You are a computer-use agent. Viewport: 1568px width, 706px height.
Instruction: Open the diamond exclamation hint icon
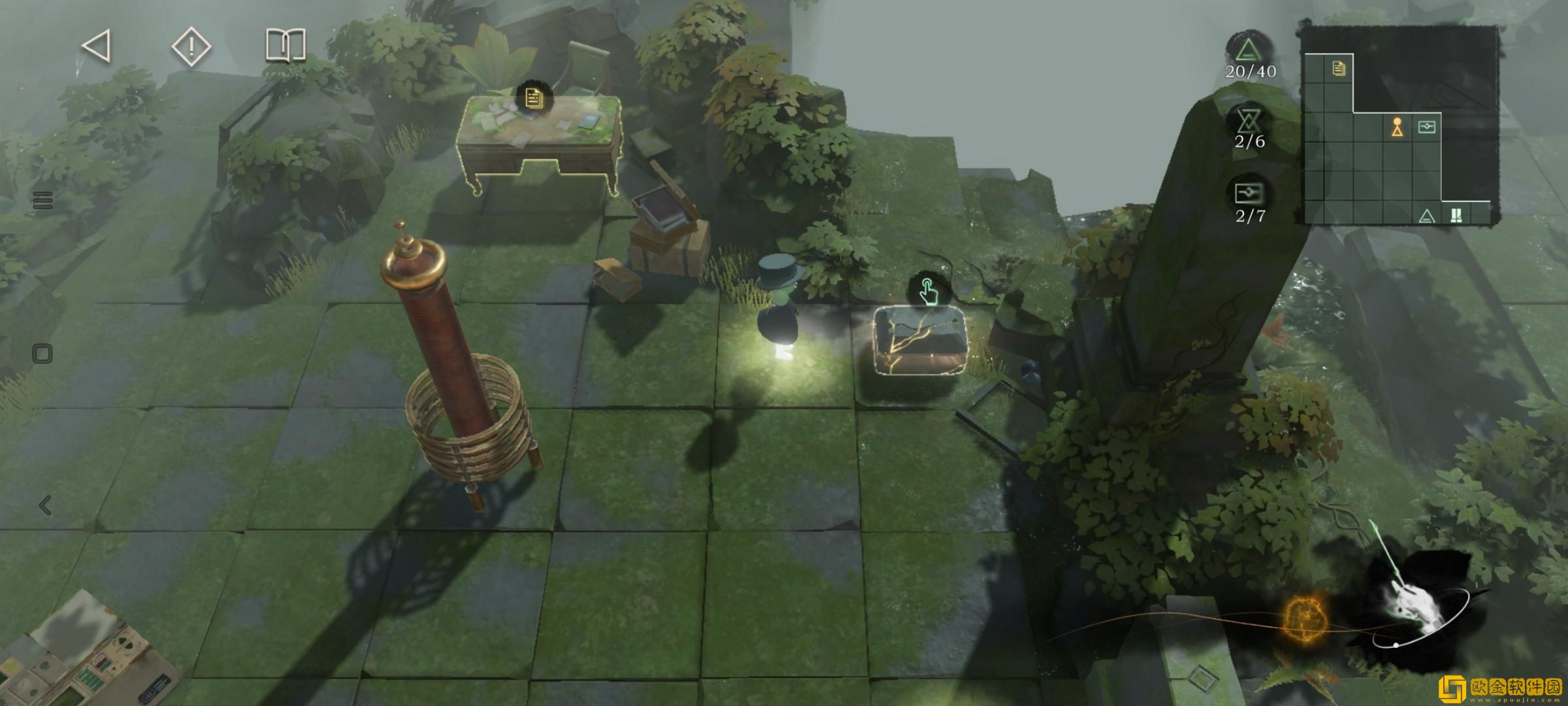pyautogui.click(x=191, y=46)
